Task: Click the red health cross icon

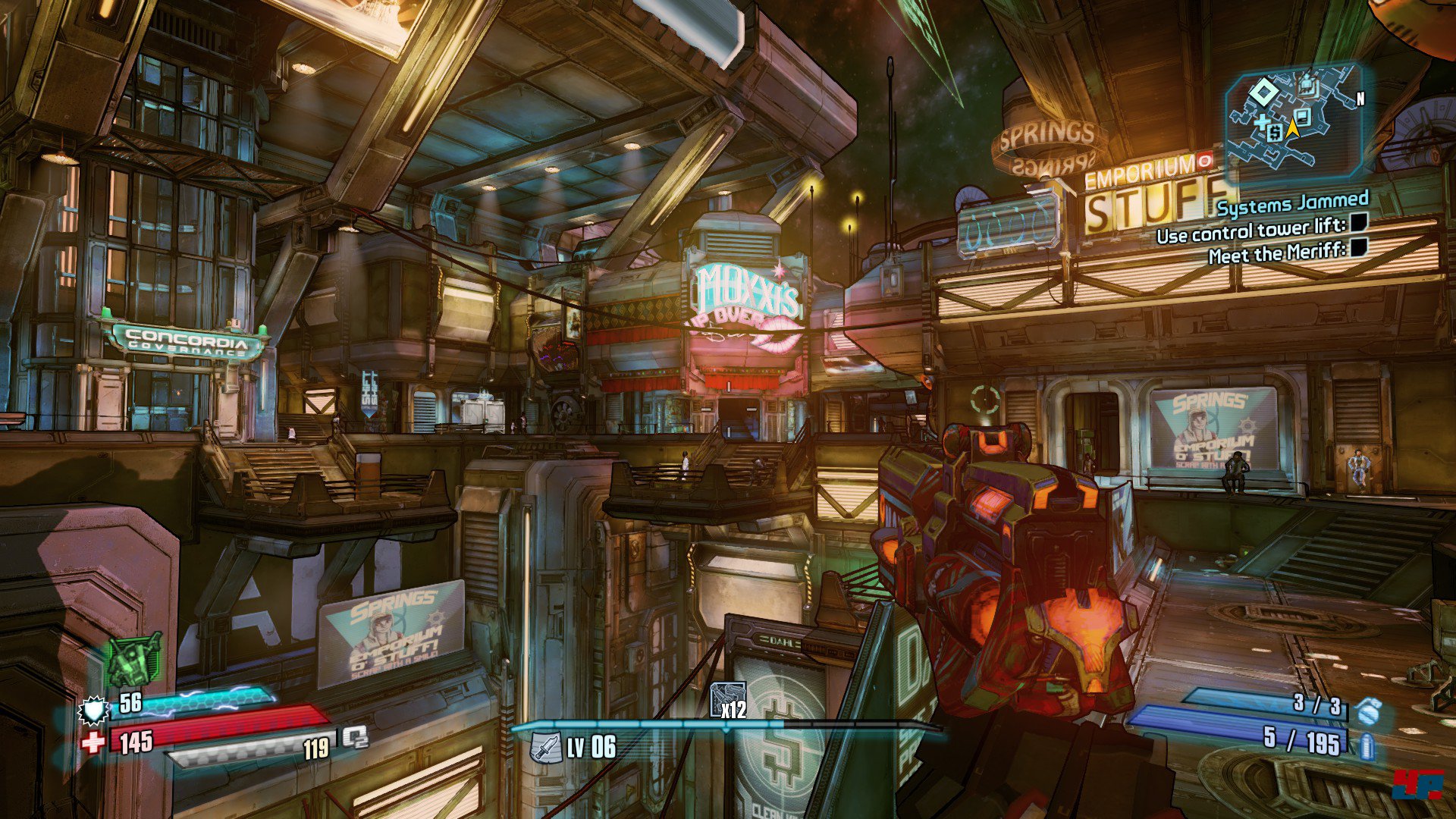Action: 93,742
